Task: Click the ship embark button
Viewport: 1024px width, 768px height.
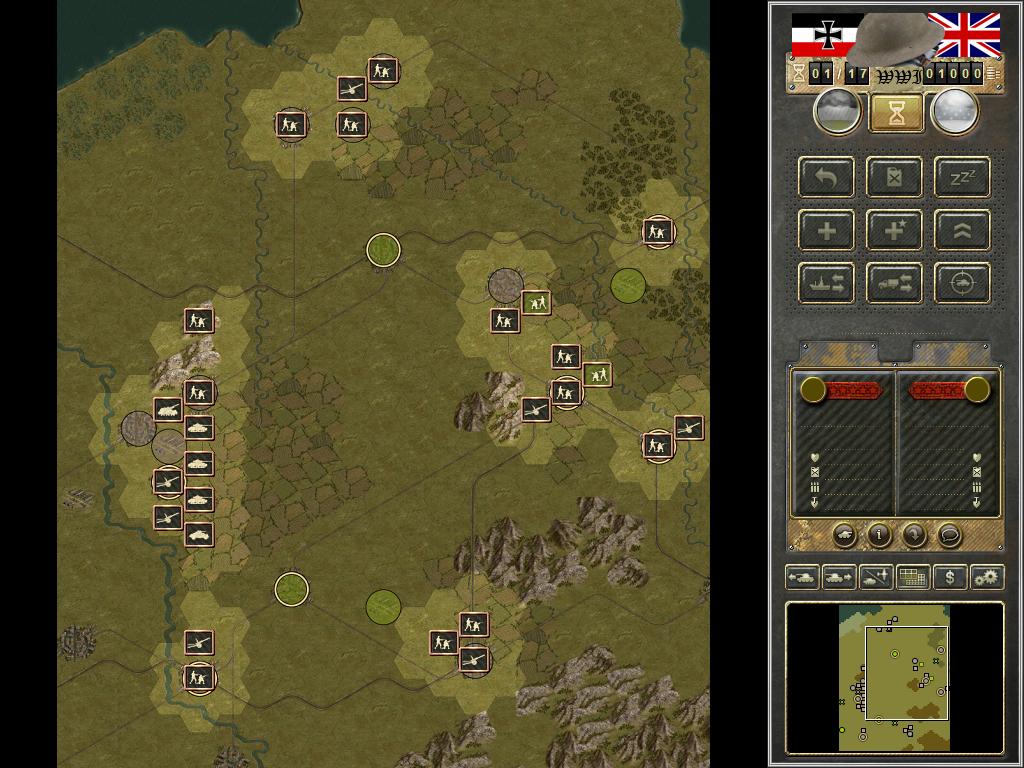Action: coord(827,283)
